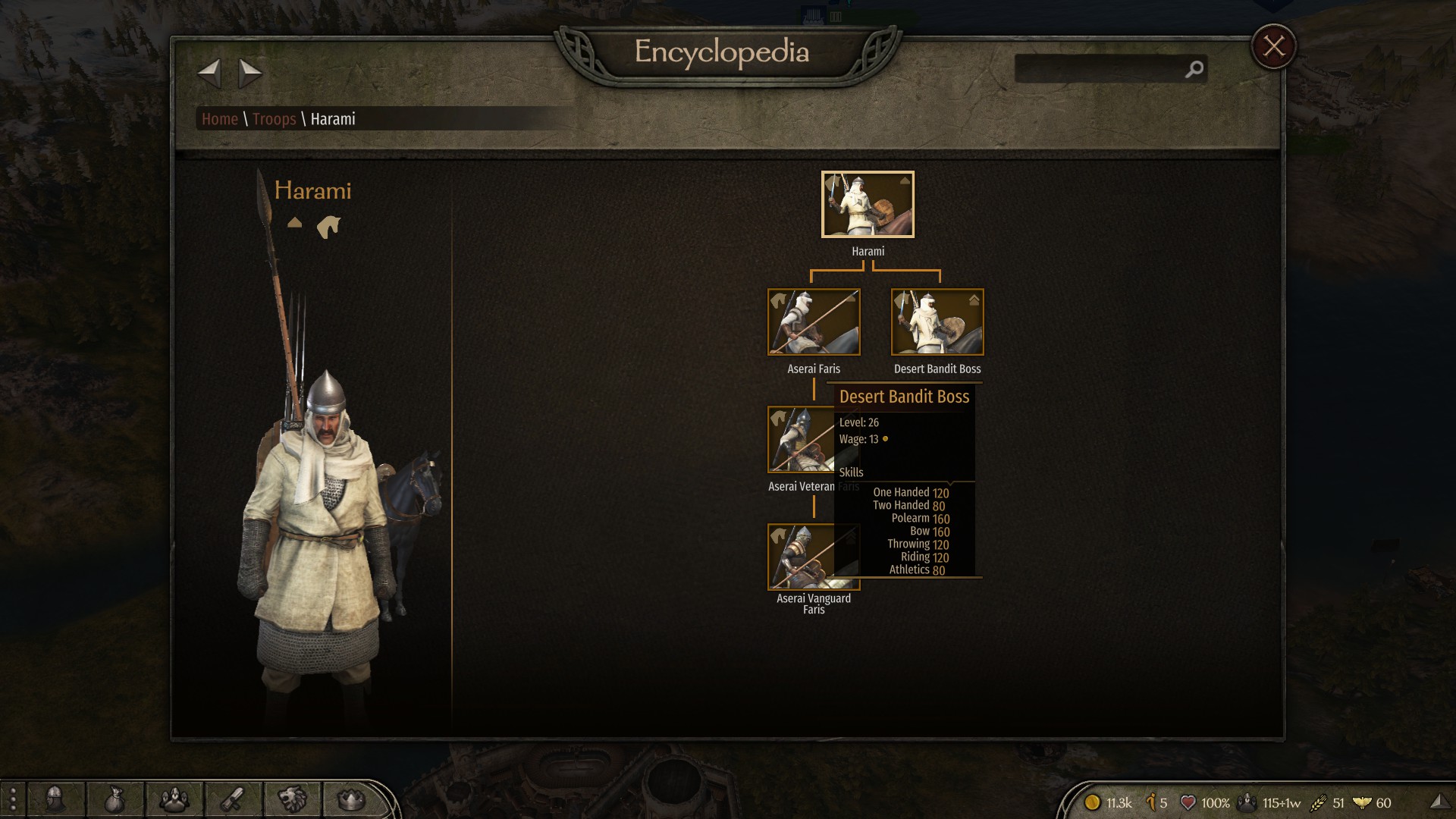This screenshot has height=819, width=1456.
Task: Open the Home breadcrumb link
Action: (219, 119)
